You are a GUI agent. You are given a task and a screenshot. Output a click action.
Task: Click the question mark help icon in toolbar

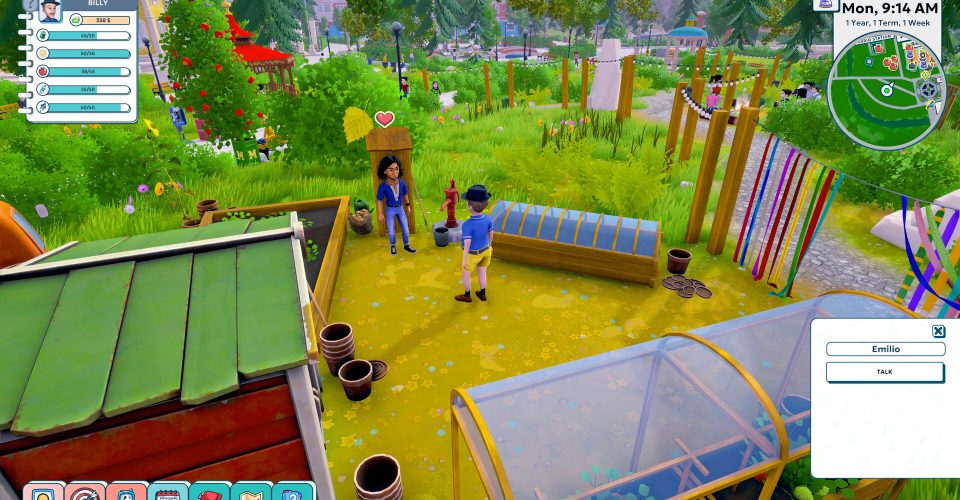coord(292,493)
